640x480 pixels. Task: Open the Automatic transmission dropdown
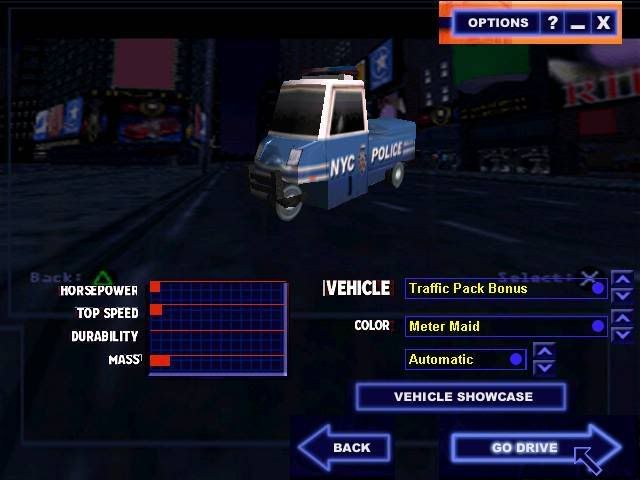pos(465,359)
